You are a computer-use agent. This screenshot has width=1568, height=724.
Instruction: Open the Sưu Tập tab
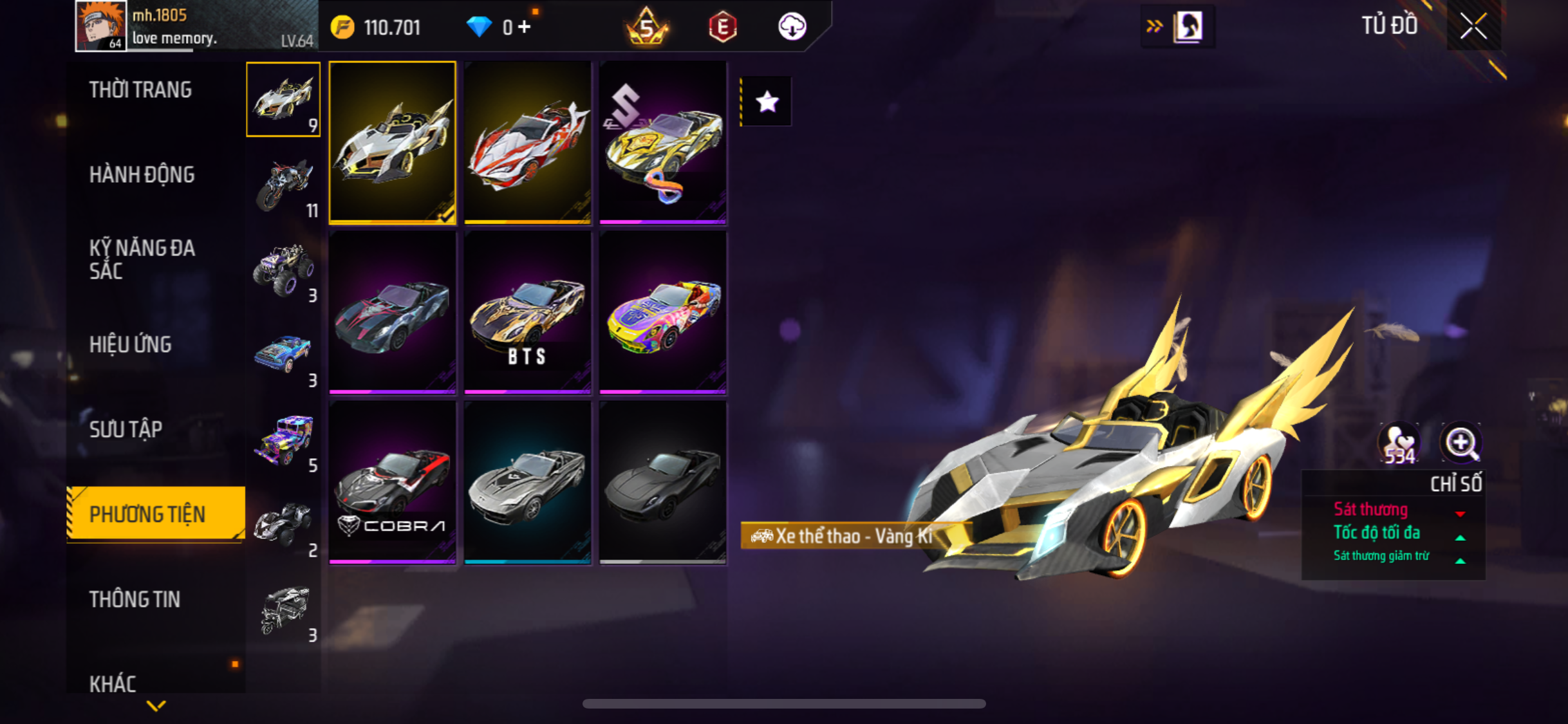[x=126, y=429]
